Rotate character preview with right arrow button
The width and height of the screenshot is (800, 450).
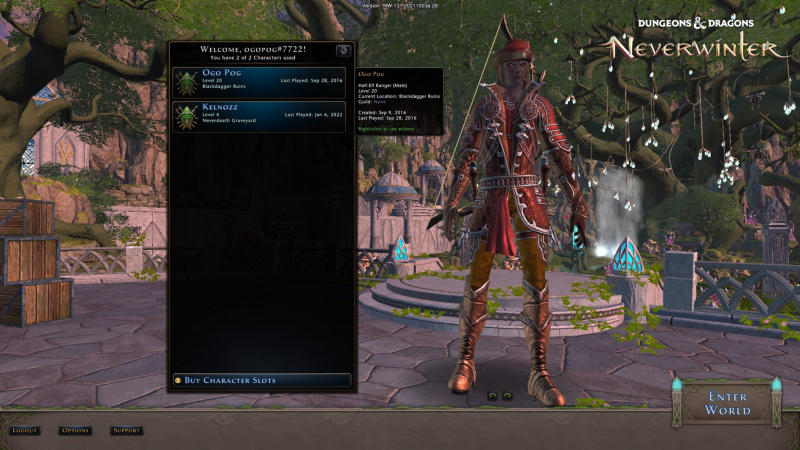pos(507,395)
